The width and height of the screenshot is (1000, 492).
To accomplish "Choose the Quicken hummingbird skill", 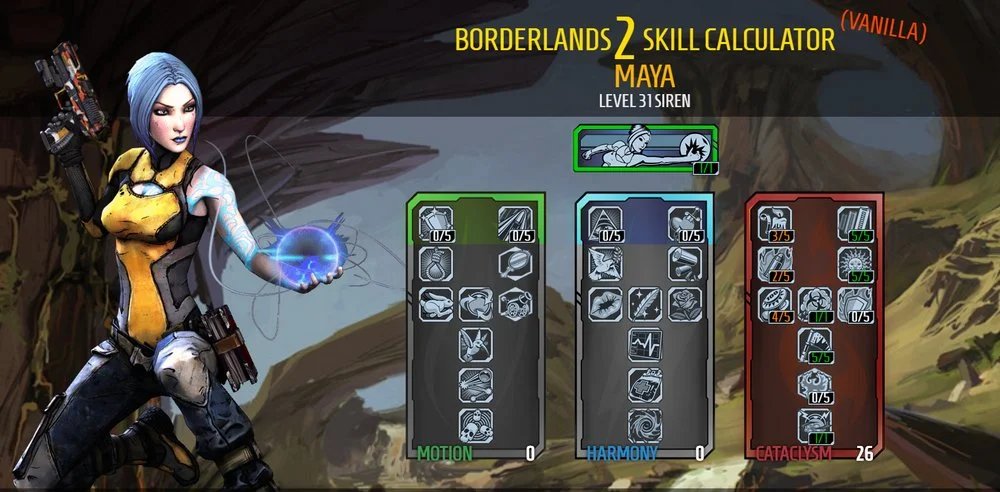I will point(475,344).
